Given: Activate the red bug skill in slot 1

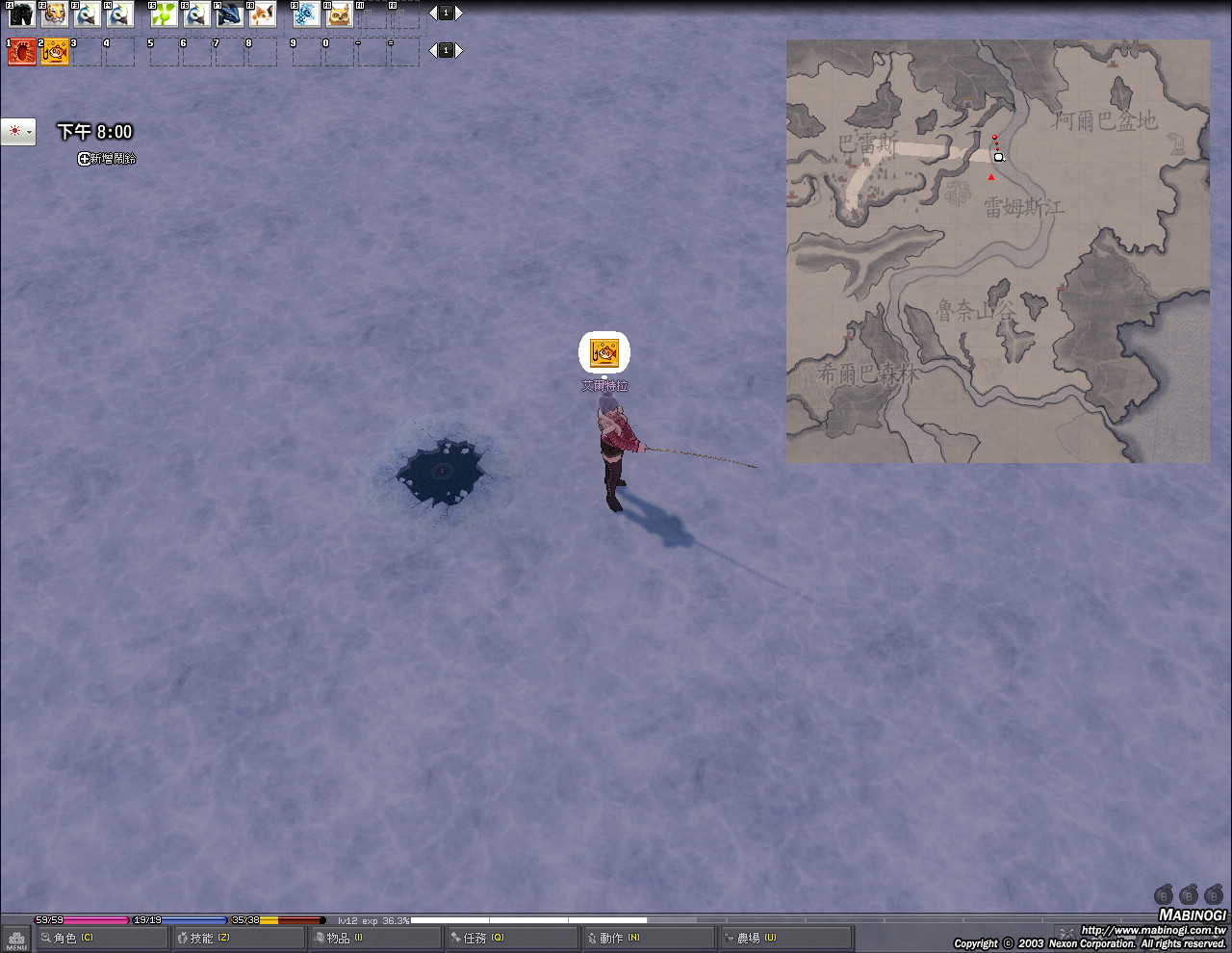Looking at the screenshot, I should click(21, 52).
